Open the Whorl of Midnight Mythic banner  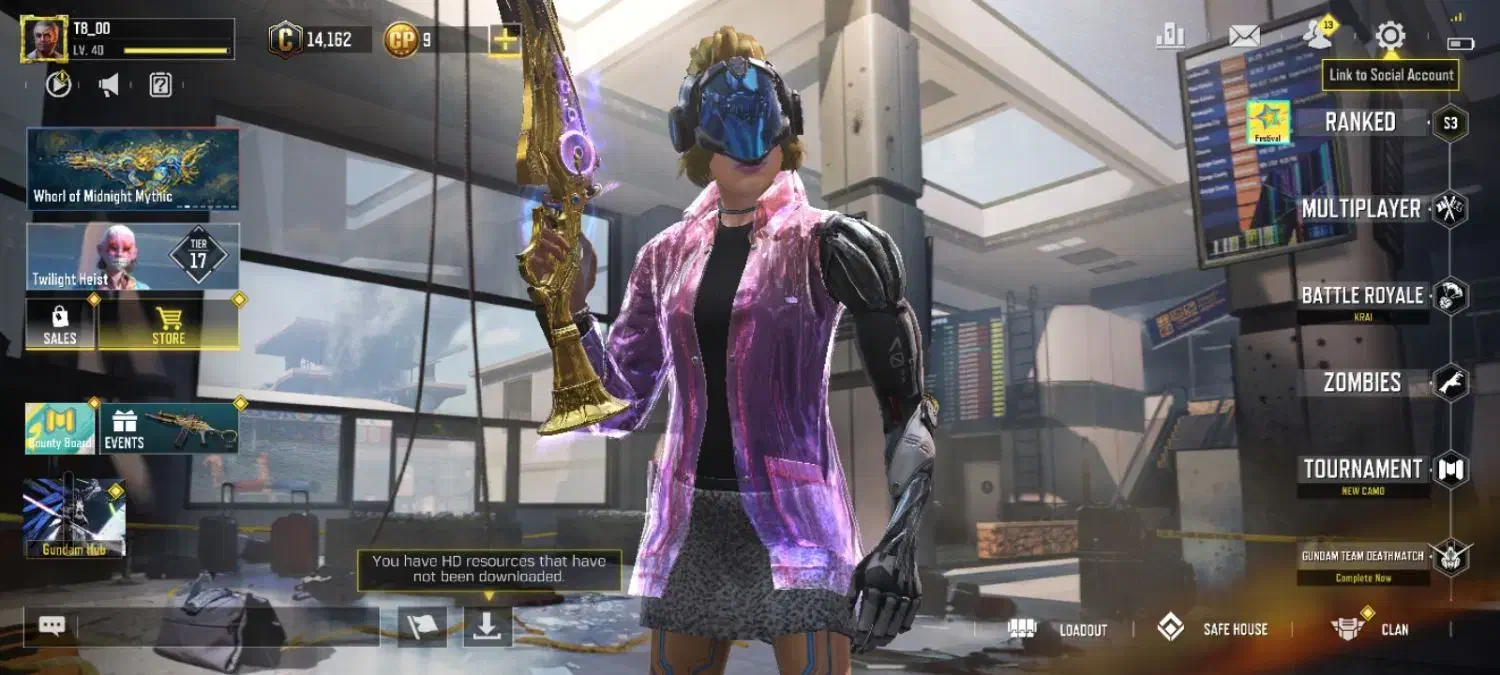(133, 168)
